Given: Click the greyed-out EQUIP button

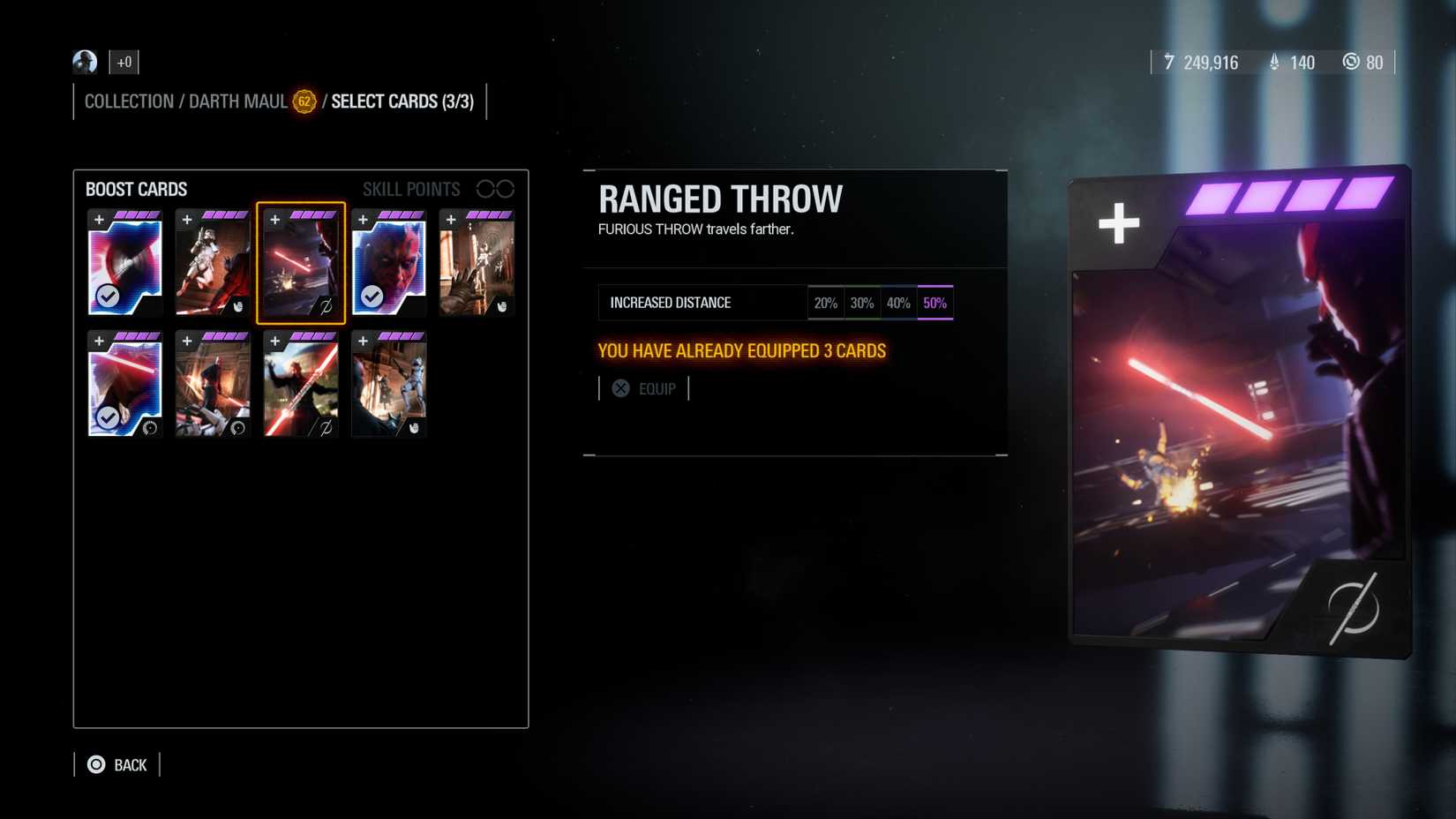Looking at the screenshot, I should coord(644,388).
